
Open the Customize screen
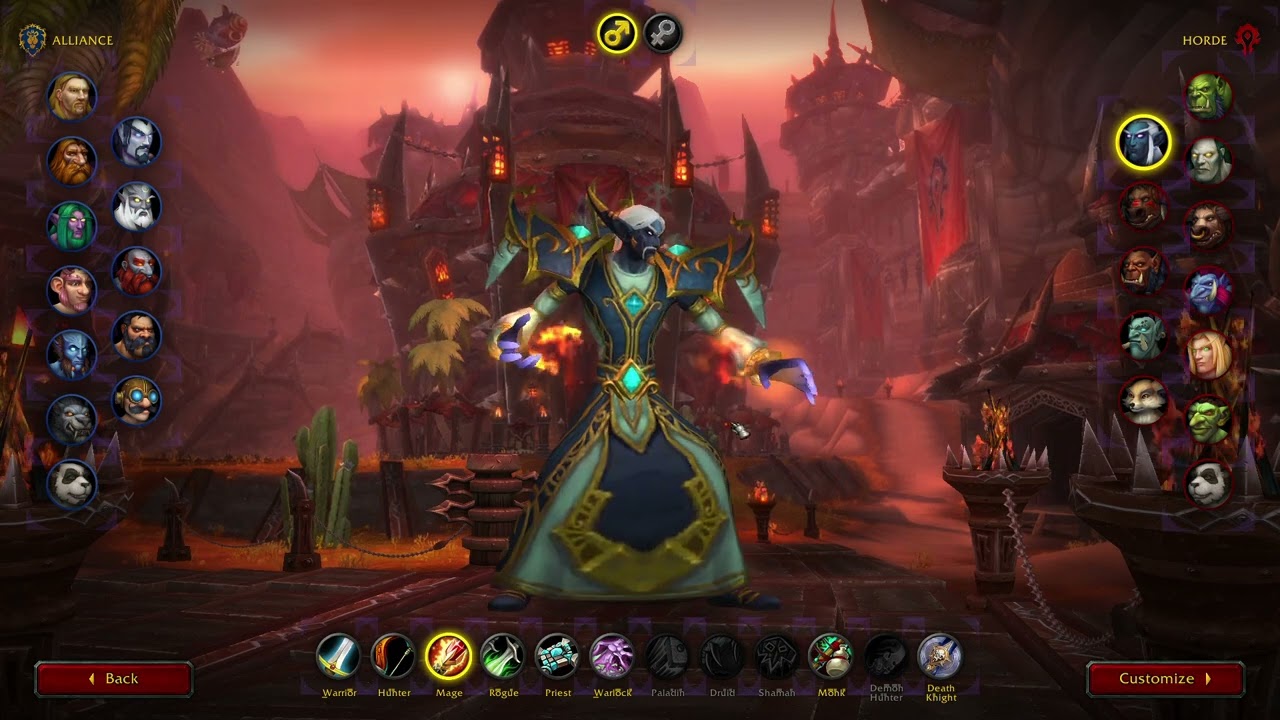(x=1165, y=678)
